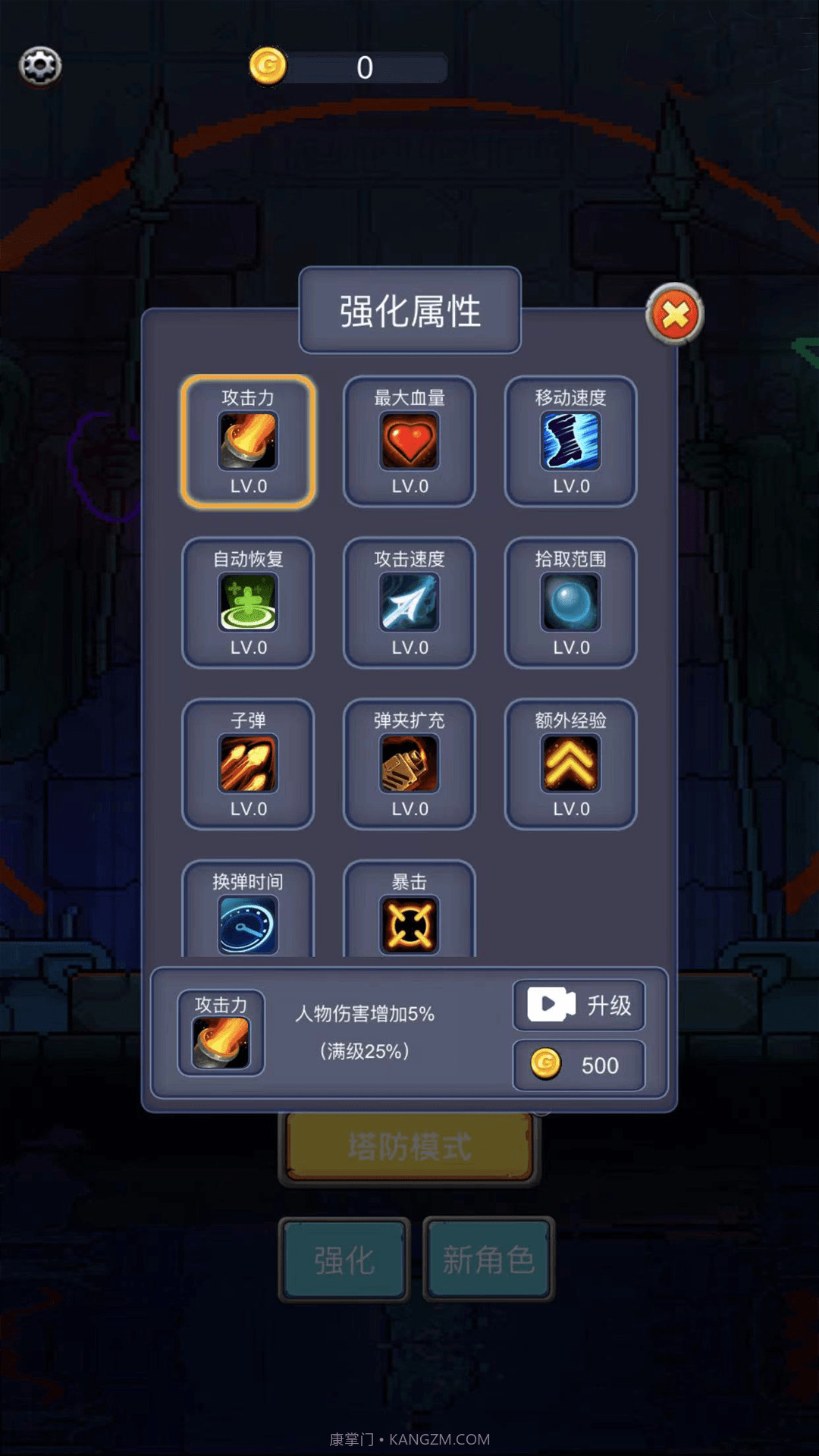Watch a video ad to 升级
The height and width of the screenshot is (1456, 819).
[x=579, y=1006]
